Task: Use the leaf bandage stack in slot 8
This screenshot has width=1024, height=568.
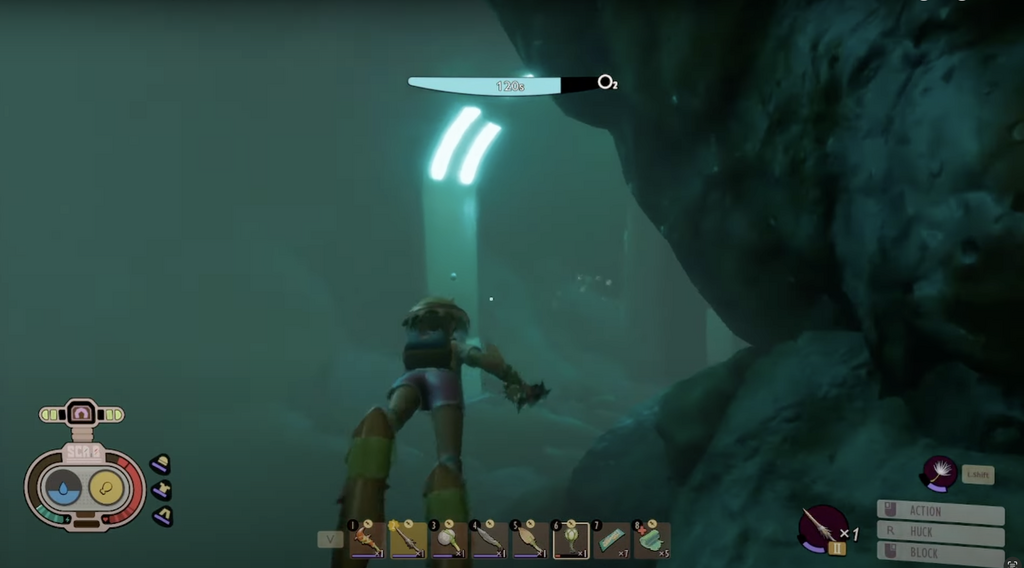Action: pos(652,540)
